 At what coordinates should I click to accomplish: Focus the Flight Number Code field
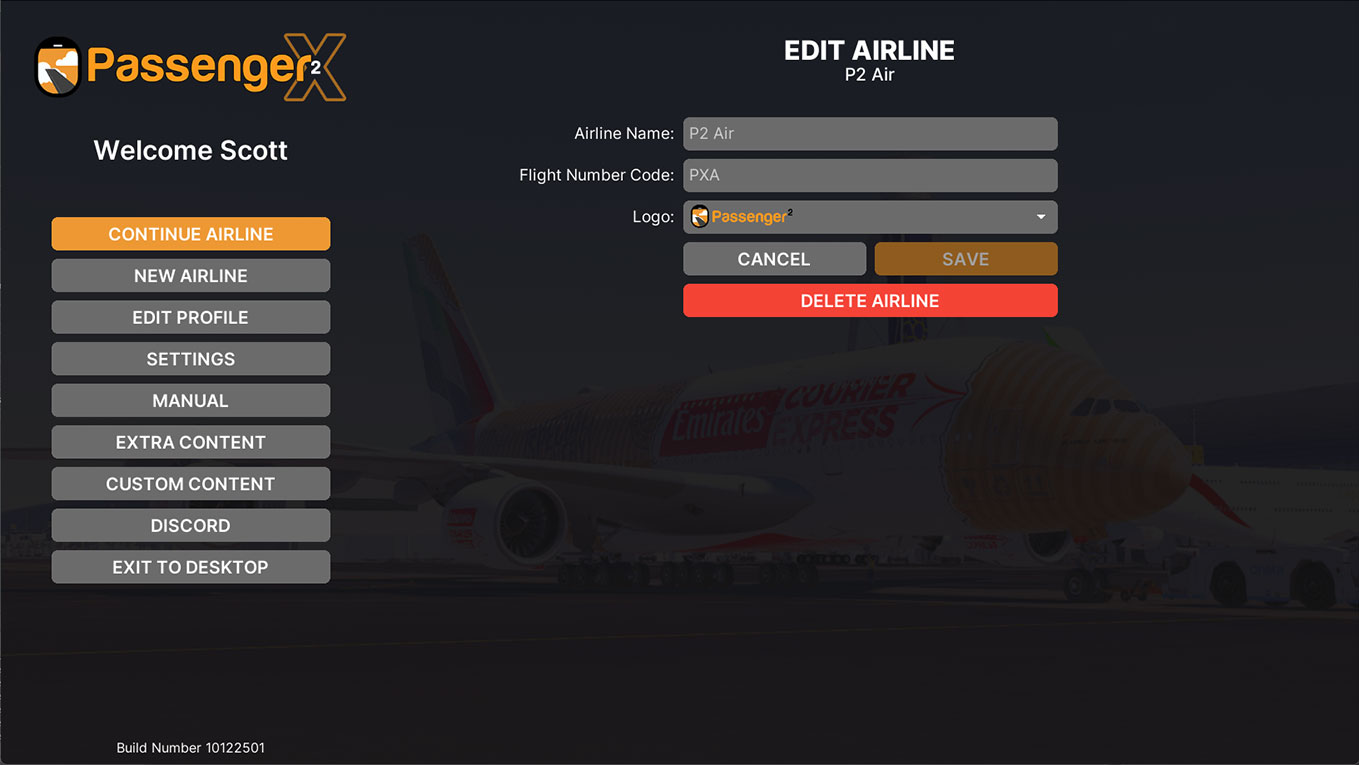point(869,175)
